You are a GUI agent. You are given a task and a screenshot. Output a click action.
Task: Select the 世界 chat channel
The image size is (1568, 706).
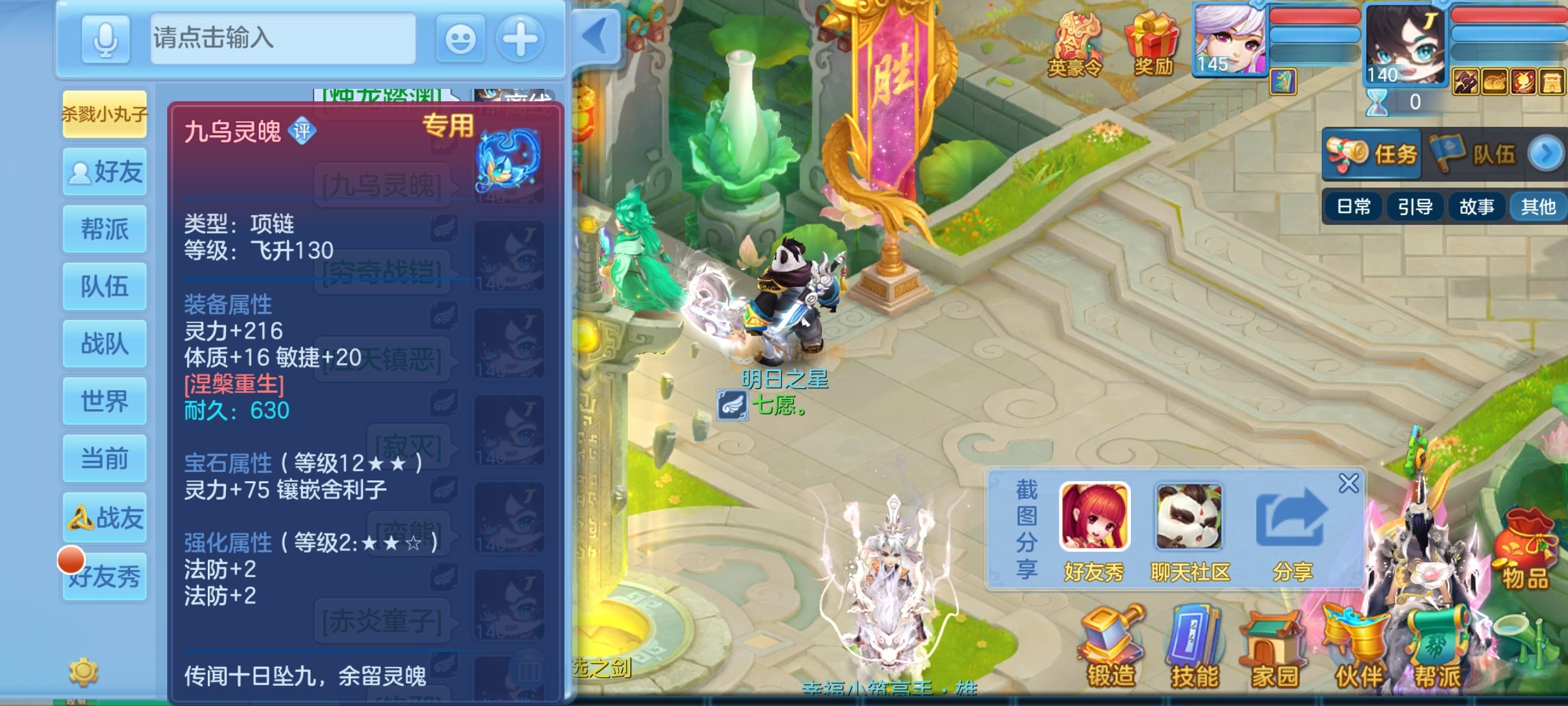[105, 401]
